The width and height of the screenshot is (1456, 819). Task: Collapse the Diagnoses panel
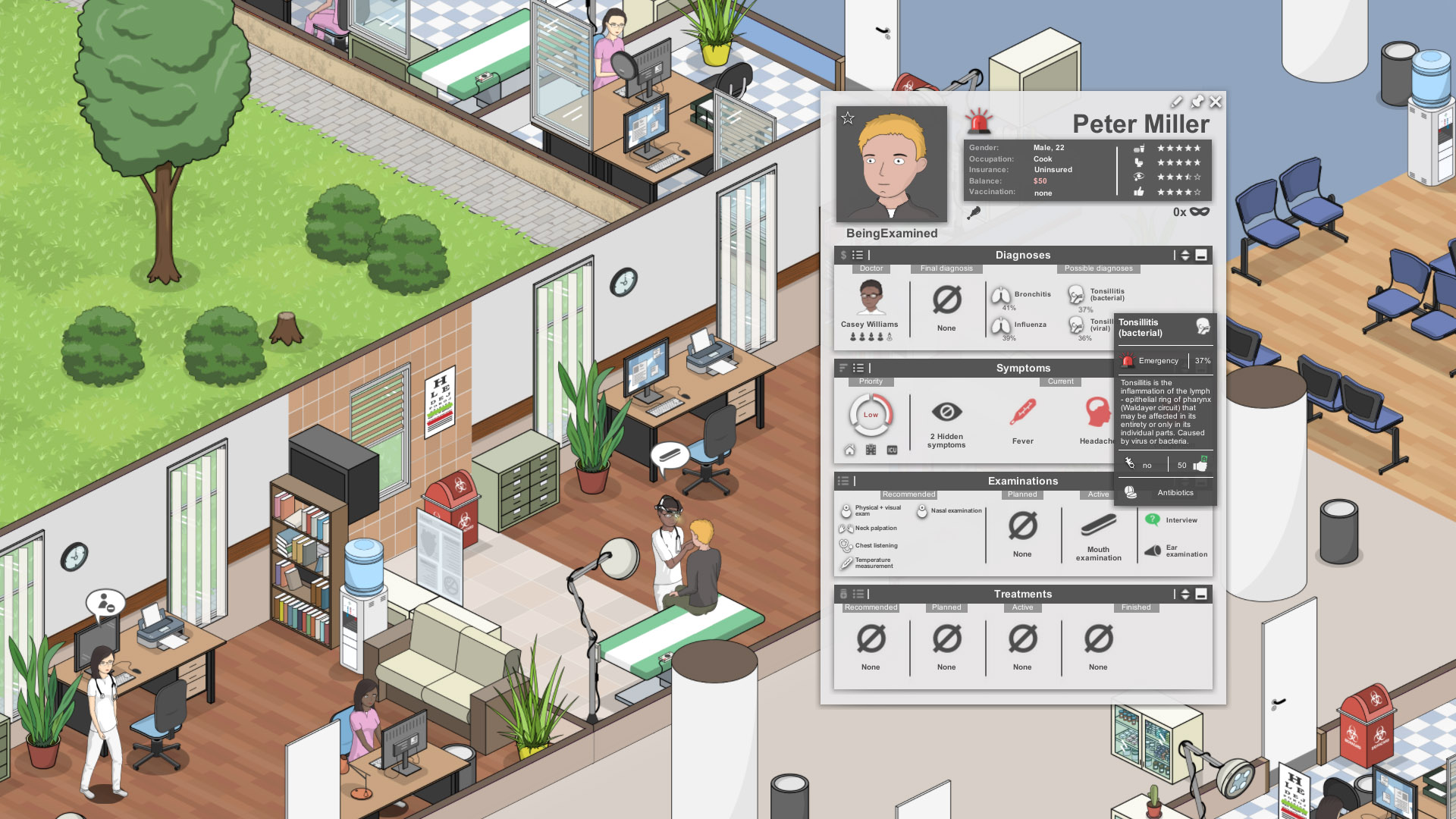coord(1200,256)
